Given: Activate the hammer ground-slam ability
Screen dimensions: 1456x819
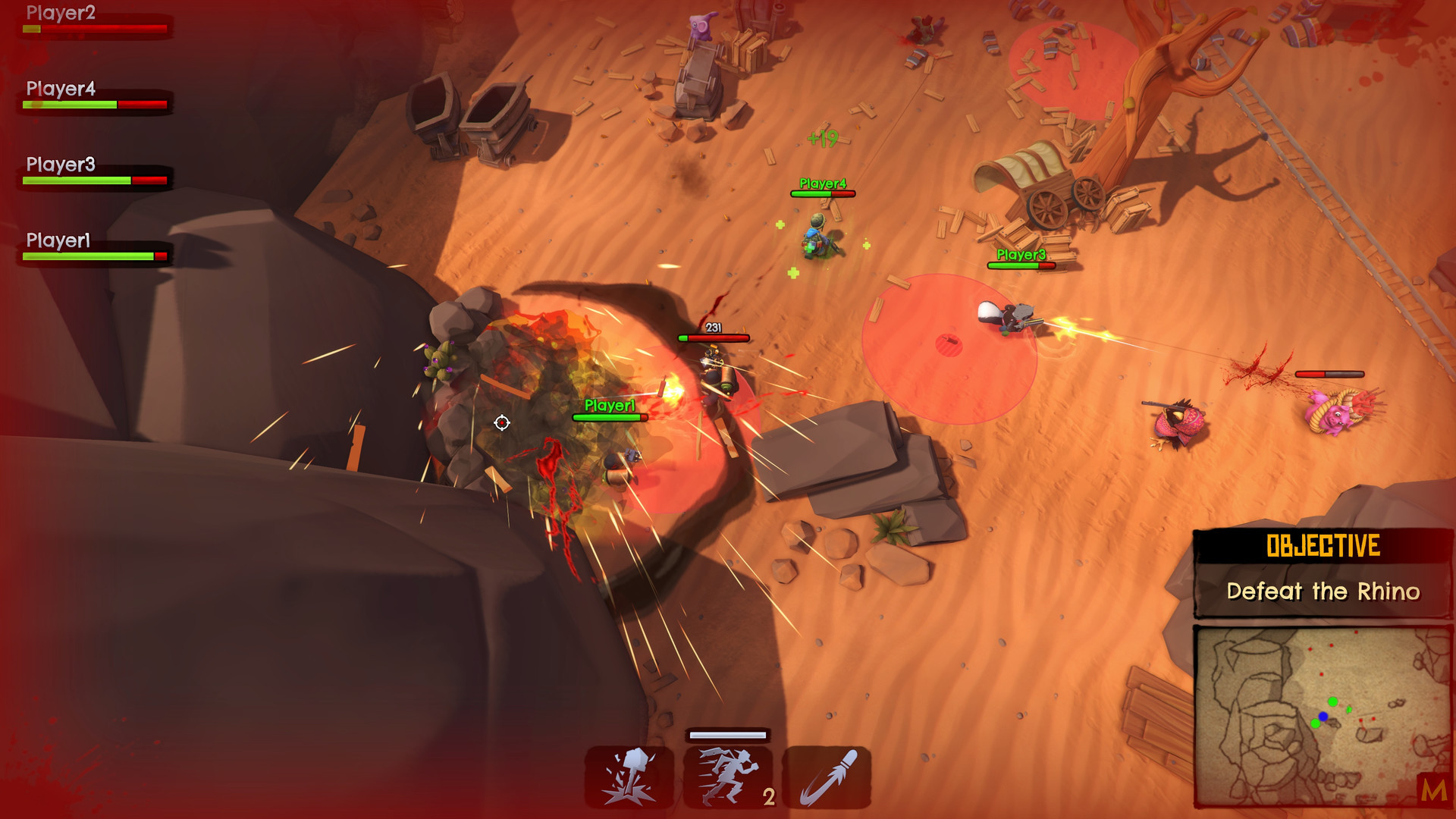Looking at the screenshot, I should (x=629, y=777).
